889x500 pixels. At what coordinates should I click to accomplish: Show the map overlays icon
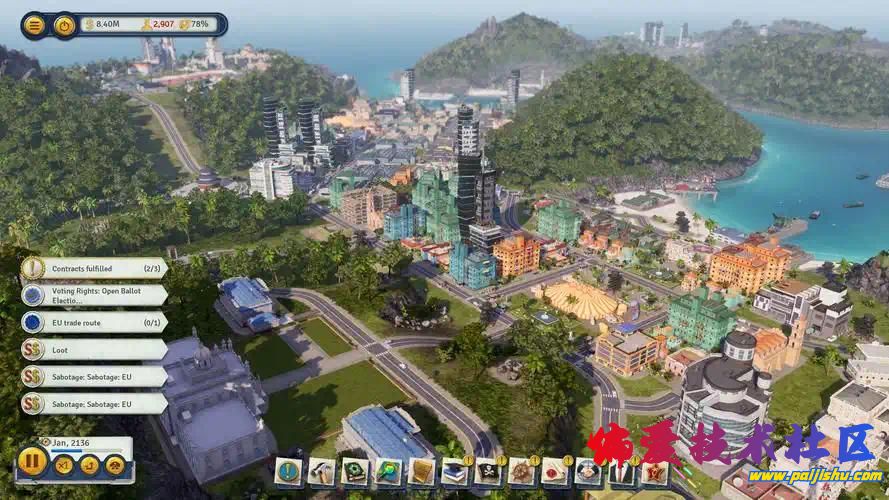coord(388,471)
